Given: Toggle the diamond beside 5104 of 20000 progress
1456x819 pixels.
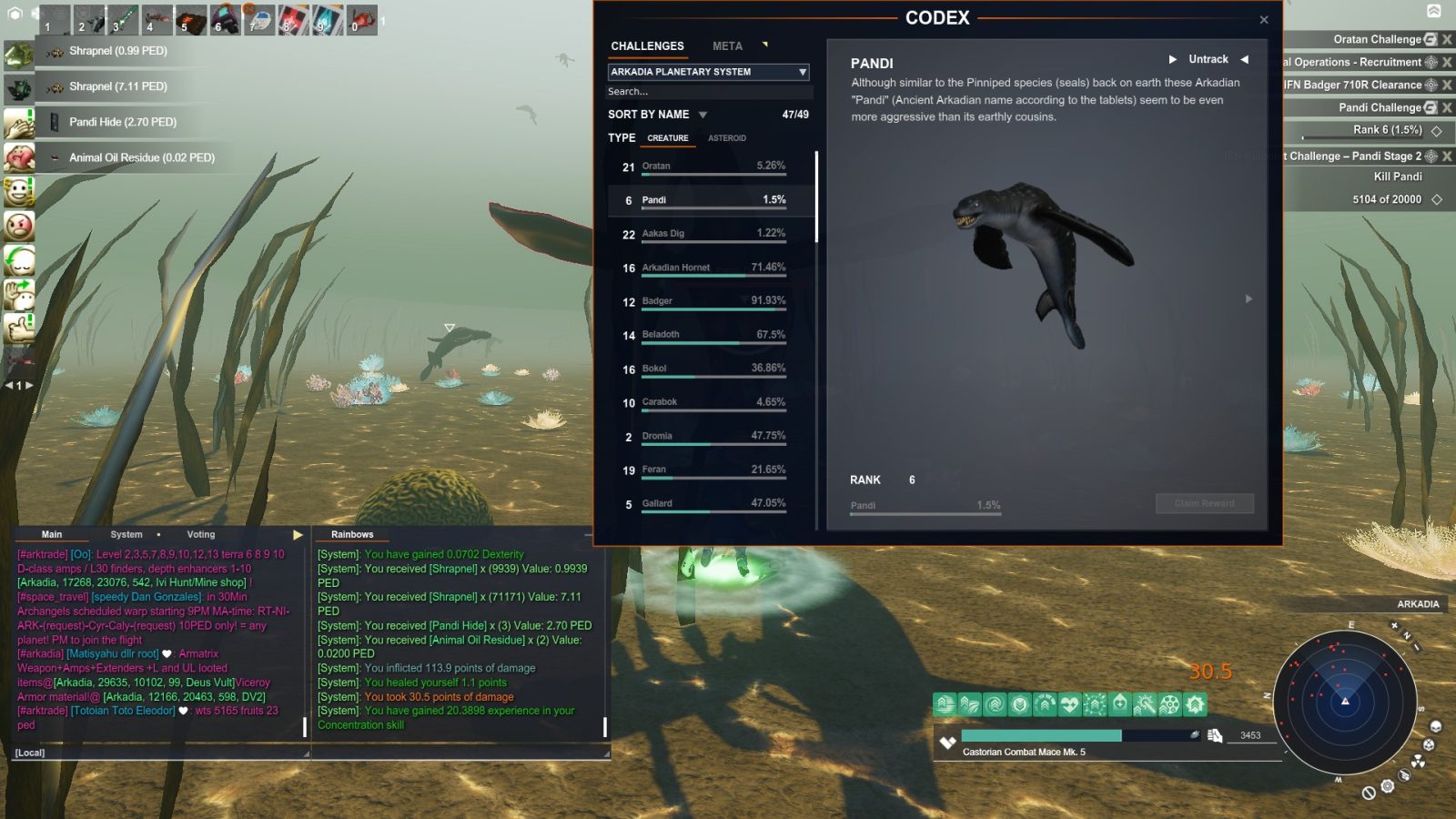Looking at the screenshot, I should point(1437,198).
